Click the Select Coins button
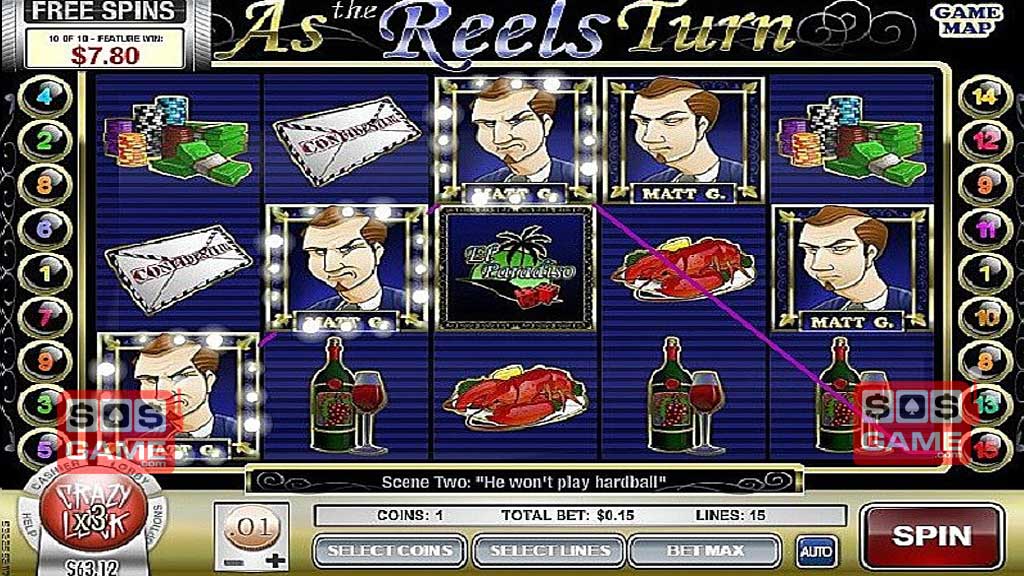This screenshot has height=576, width=1024. pos(389,550)
